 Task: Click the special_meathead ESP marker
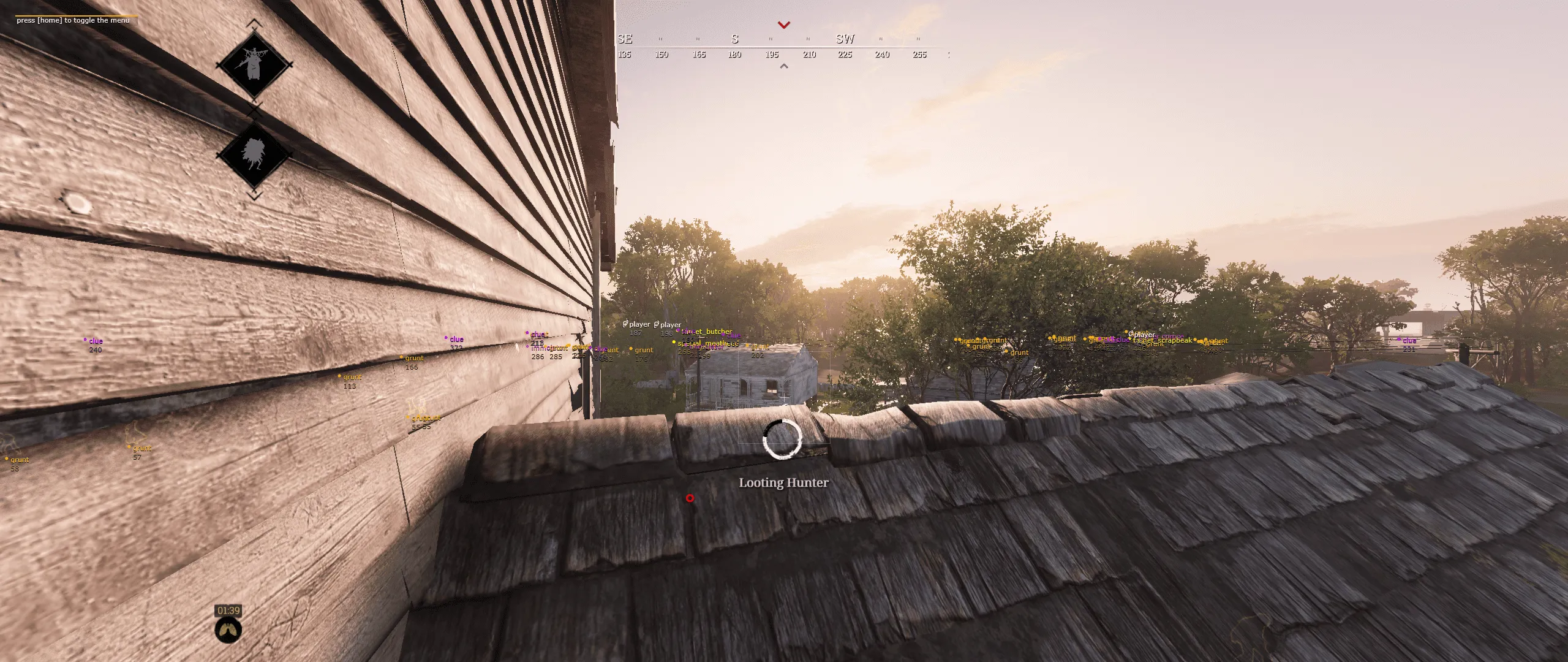[x=704, y=343]
